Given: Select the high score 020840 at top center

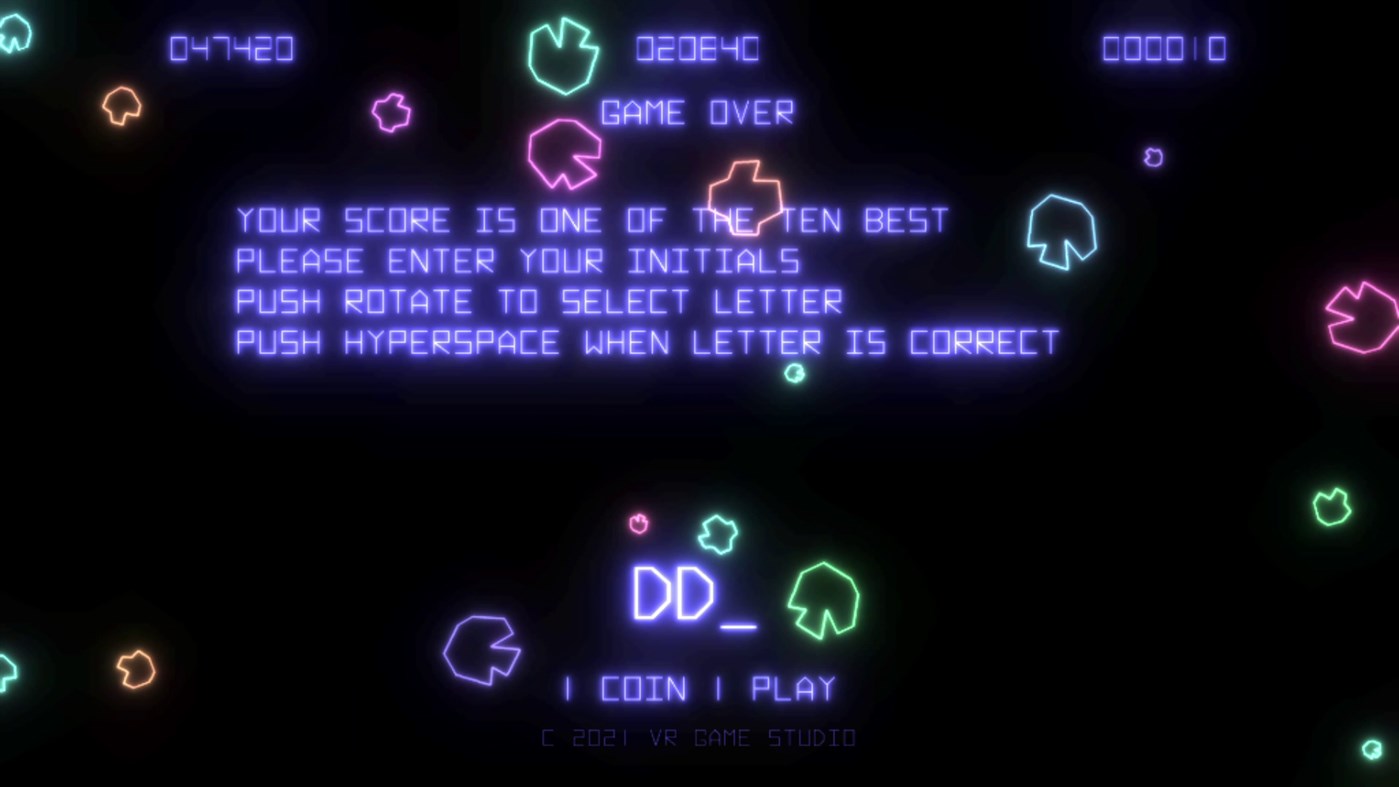Looking at the screenshot, I should tap(696, 48).
